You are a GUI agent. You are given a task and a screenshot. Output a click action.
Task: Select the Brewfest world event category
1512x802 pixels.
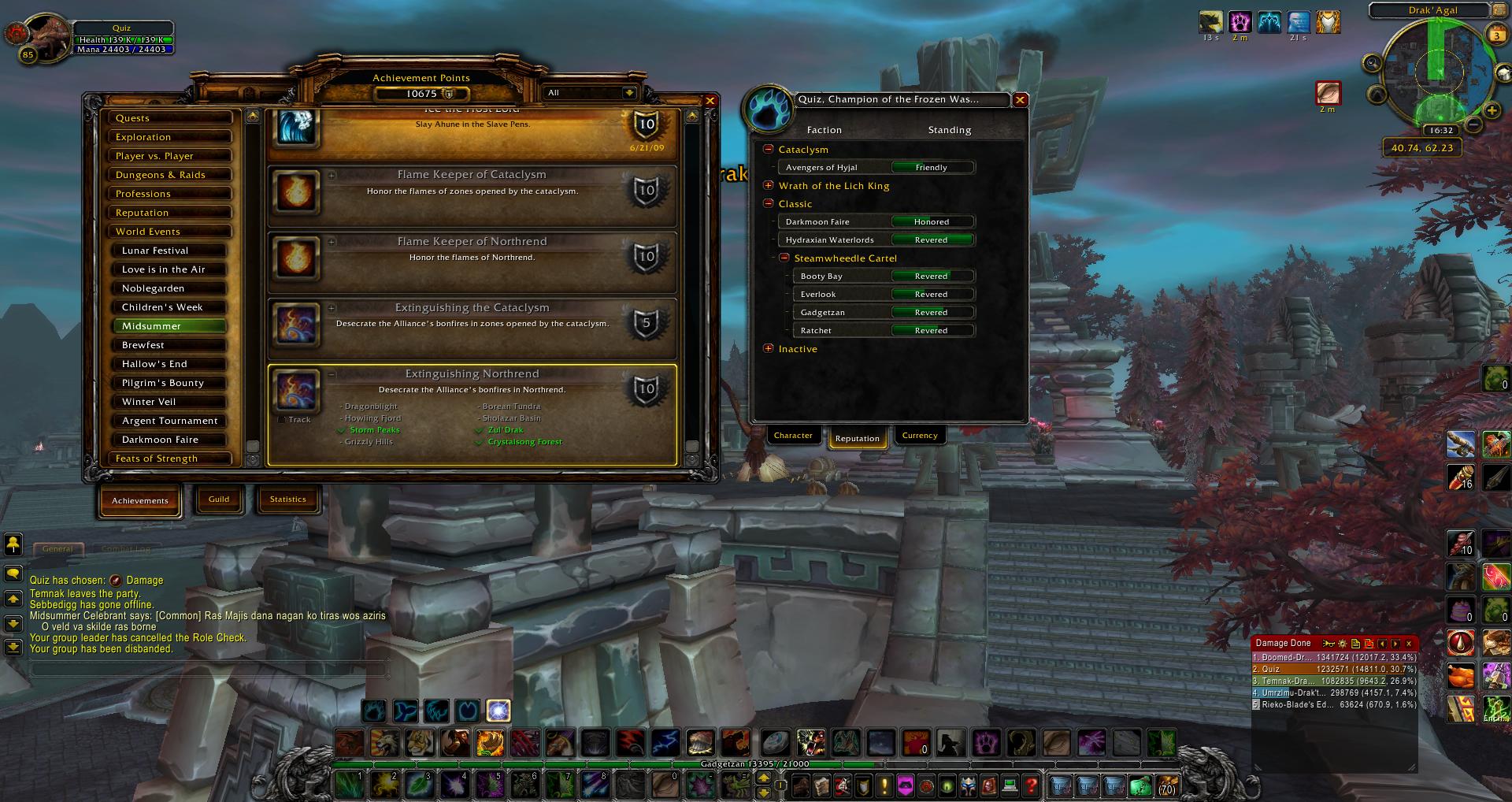[x=170, y=345]
